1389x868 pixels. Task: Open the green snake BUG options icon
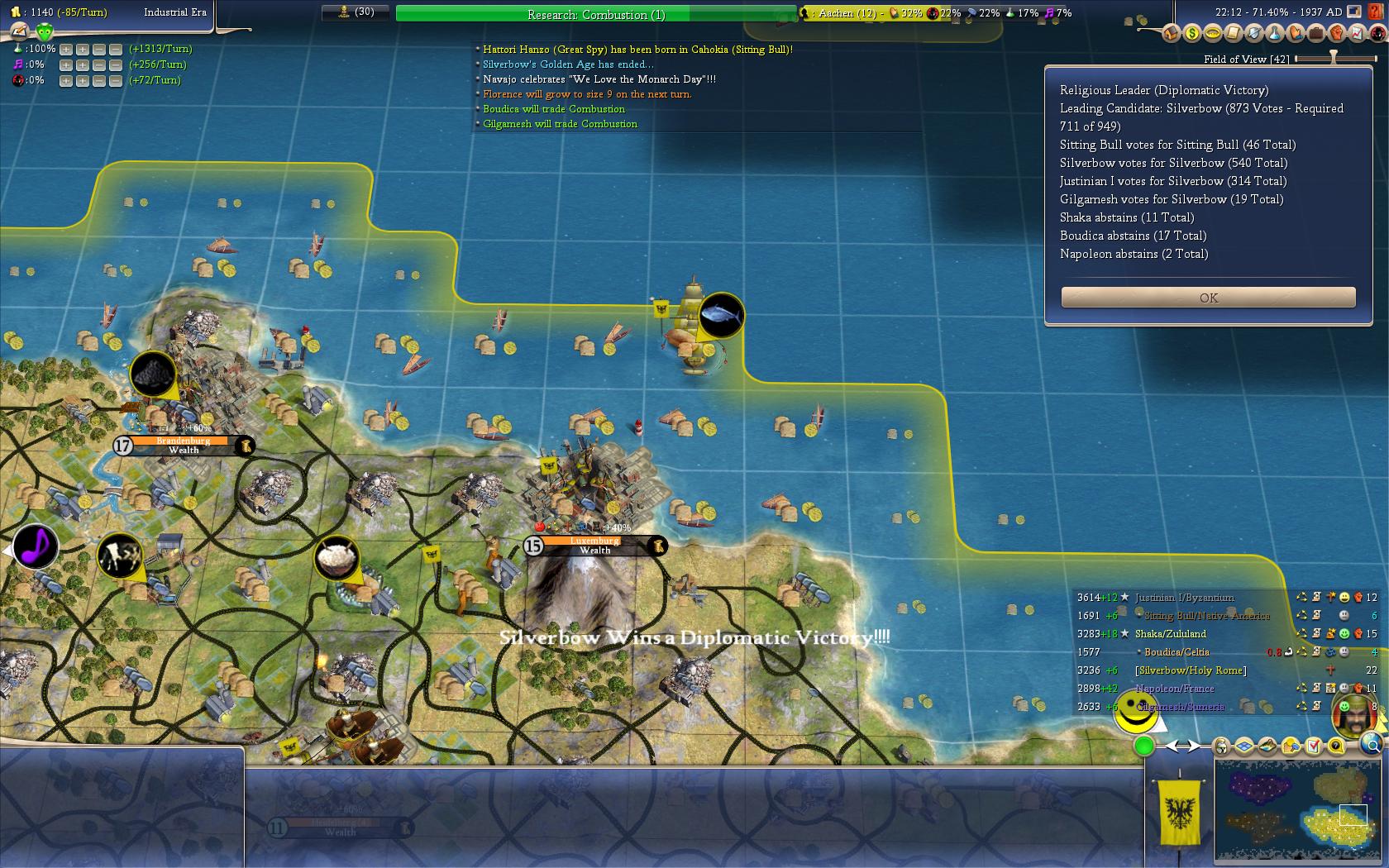(x=45, y=32)
